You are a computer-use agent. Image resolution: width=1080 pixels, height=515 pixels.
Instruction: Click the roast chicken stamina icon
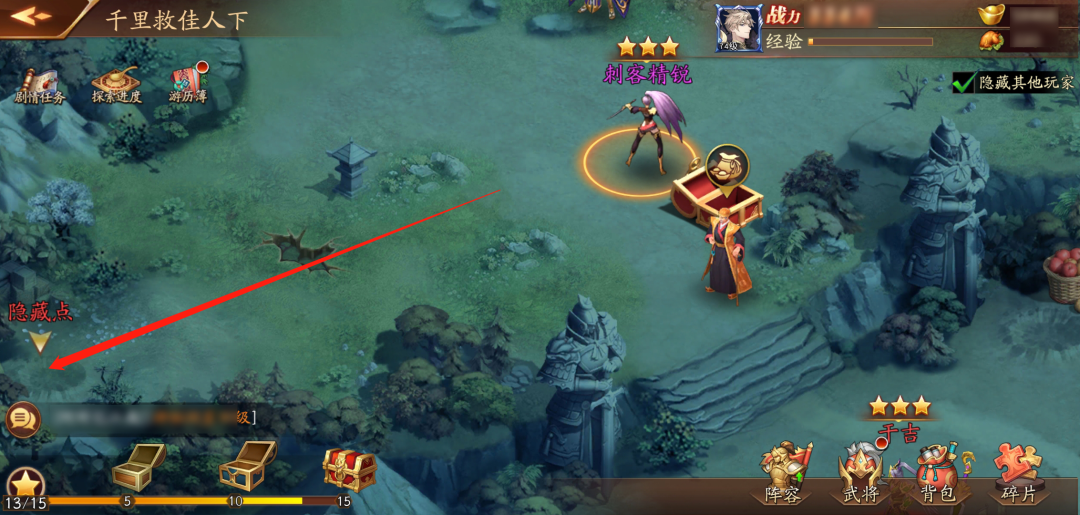991,41
